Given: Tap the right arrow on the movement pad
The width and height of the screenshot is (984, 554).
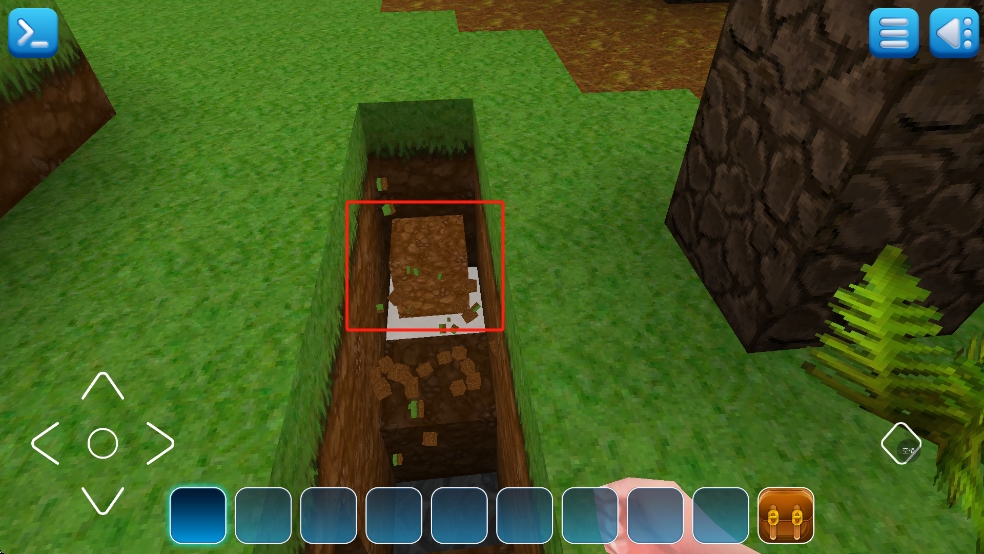Looking at the screenshot, I should 160,443.
